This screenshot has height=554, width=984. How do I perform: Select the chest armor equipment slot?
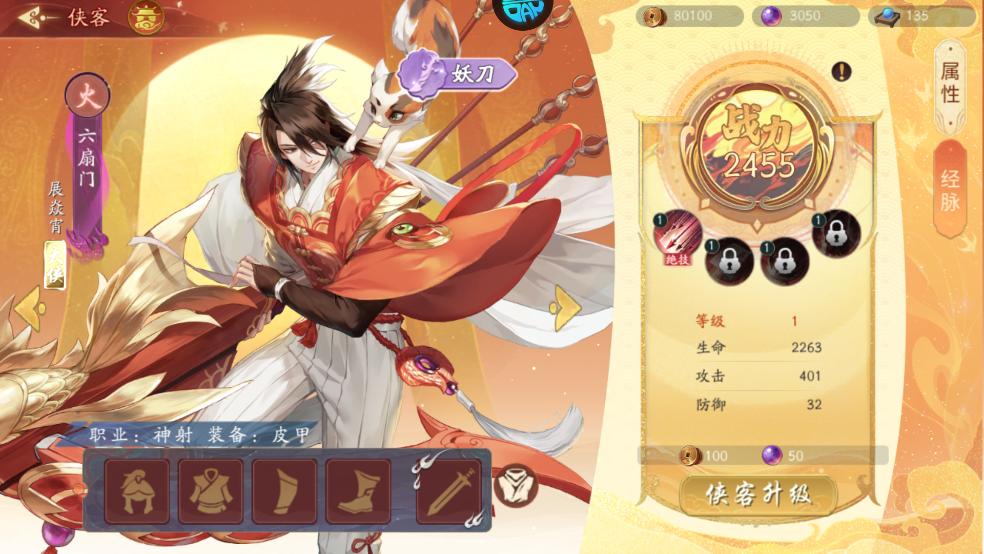pyautogui.click(x=211, y=491)
